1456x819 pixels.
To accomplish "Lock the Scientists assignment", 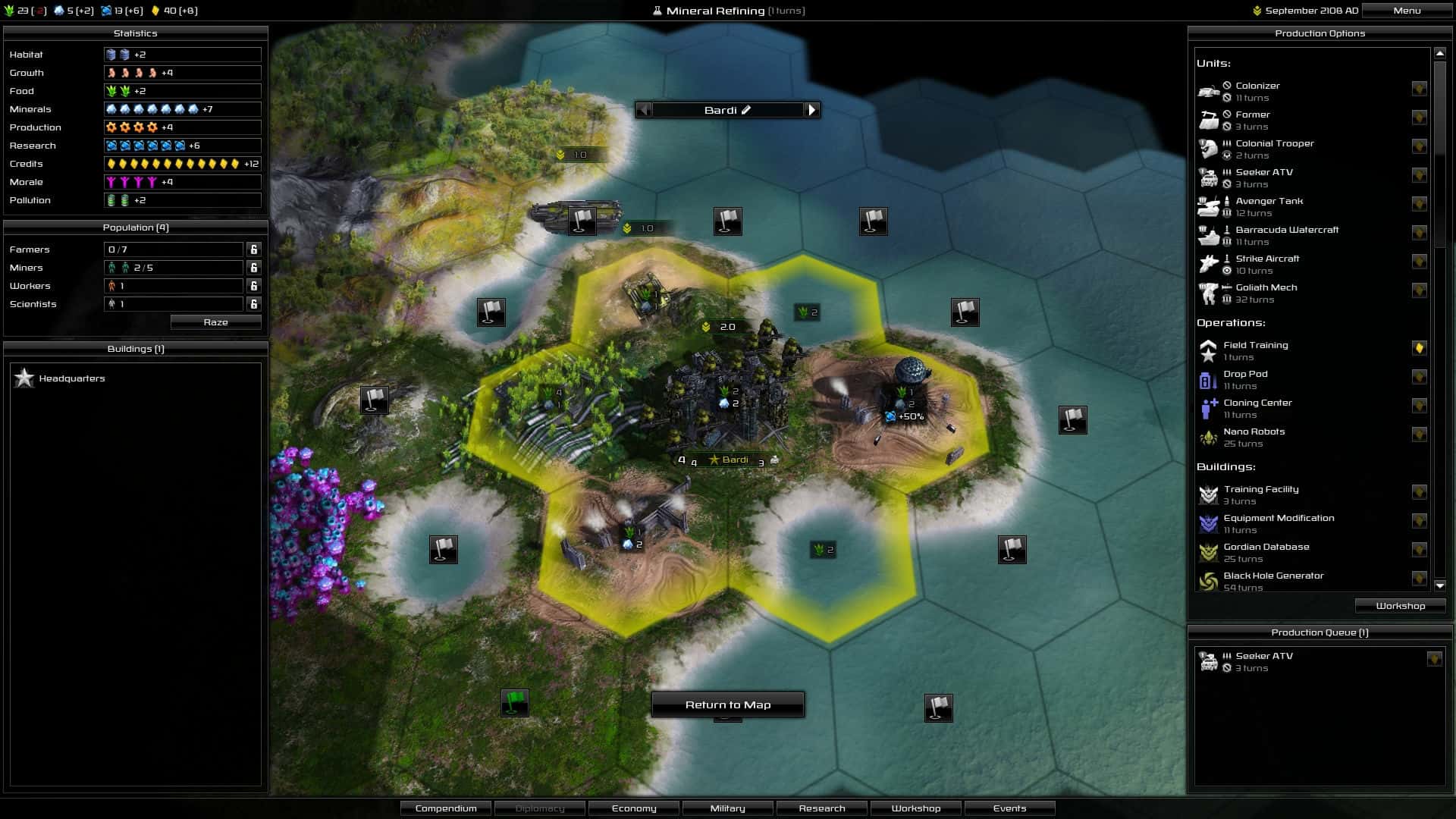I will click(253, 304).
